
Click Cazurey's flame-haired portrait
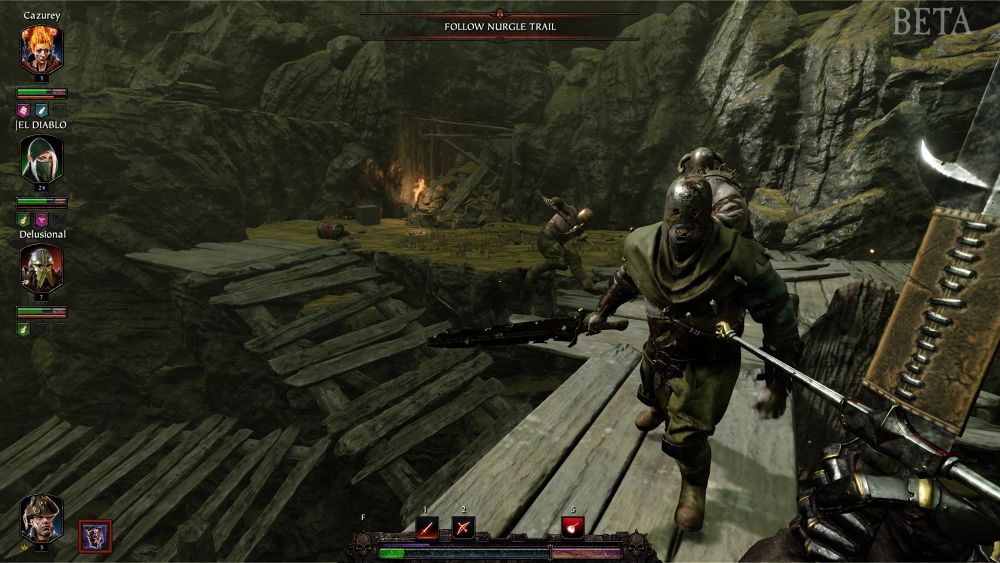coord(42,48)
